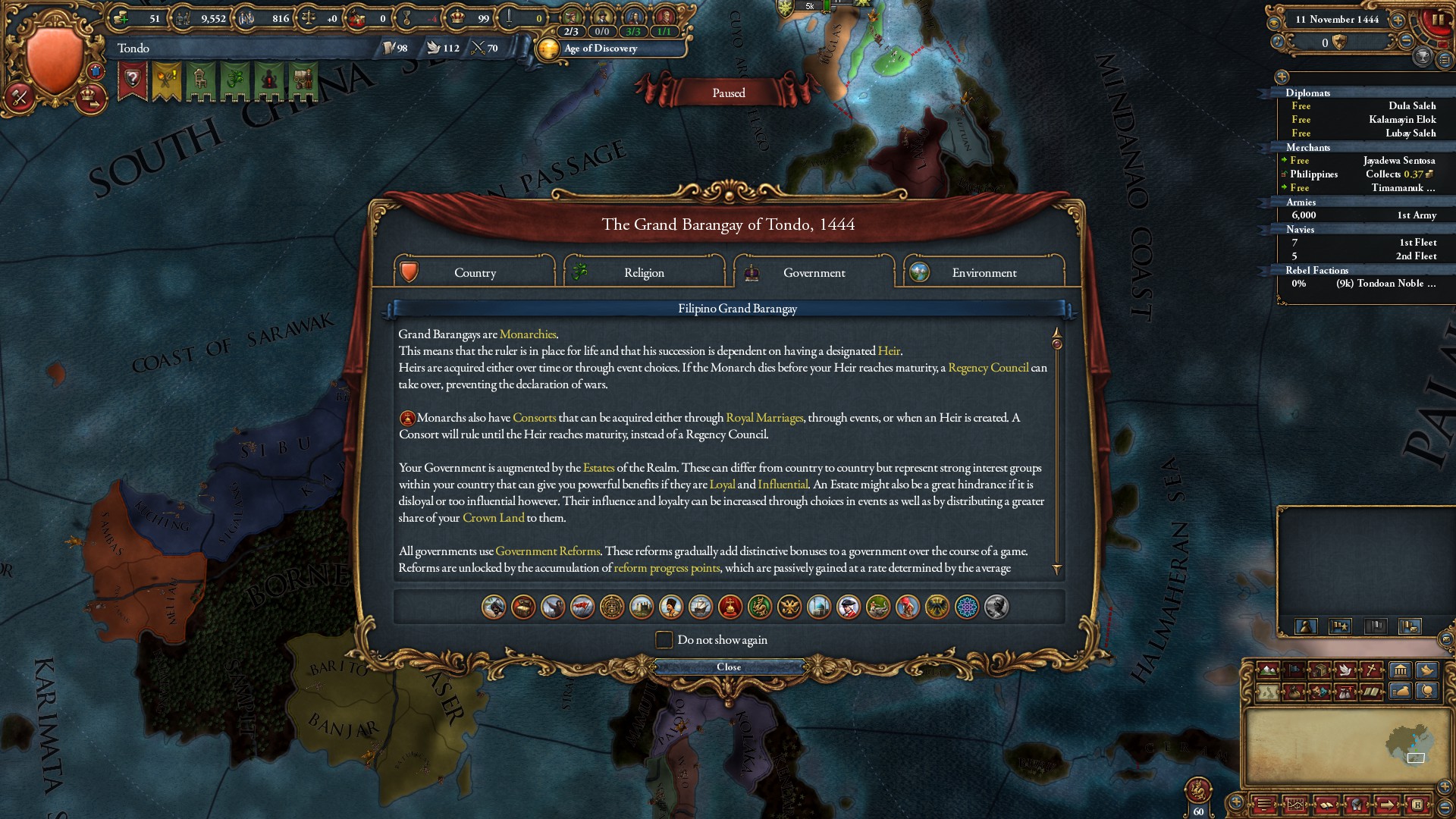Click the rebel faction progress bar at 0%

tap(1298, 284)
